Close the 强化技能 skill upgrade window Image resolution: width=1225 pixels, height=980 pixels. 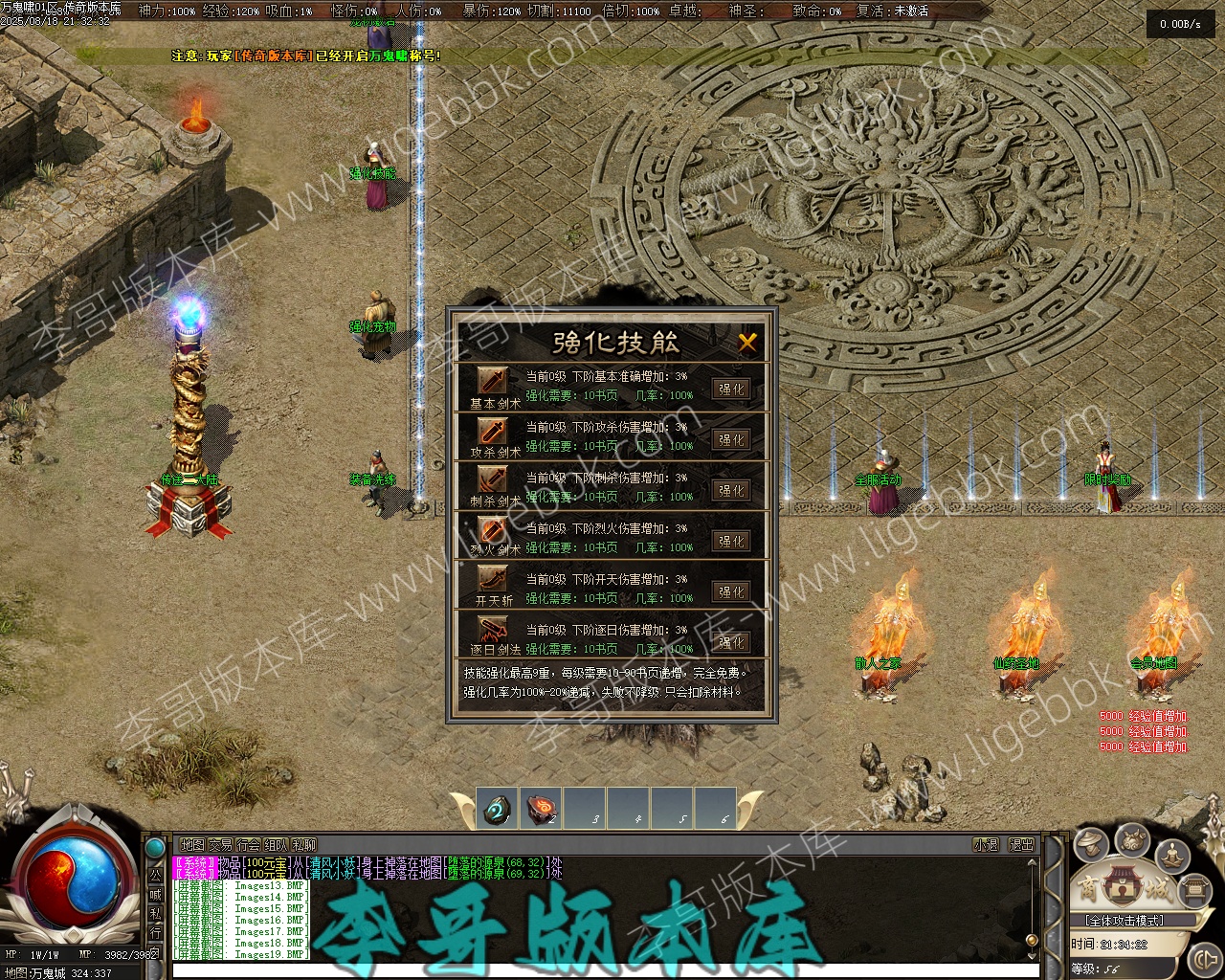pos(747,342)
